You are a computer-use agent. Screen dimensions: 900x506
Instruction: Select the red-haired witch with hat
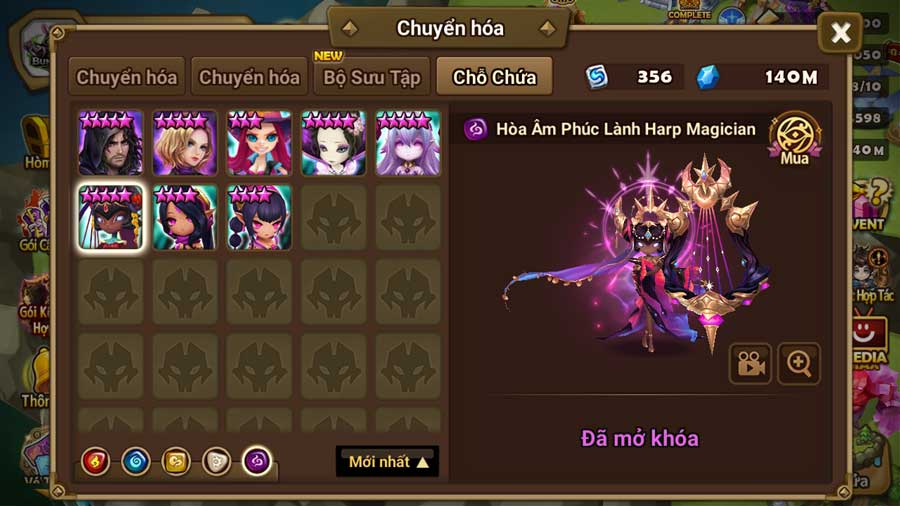259,144
